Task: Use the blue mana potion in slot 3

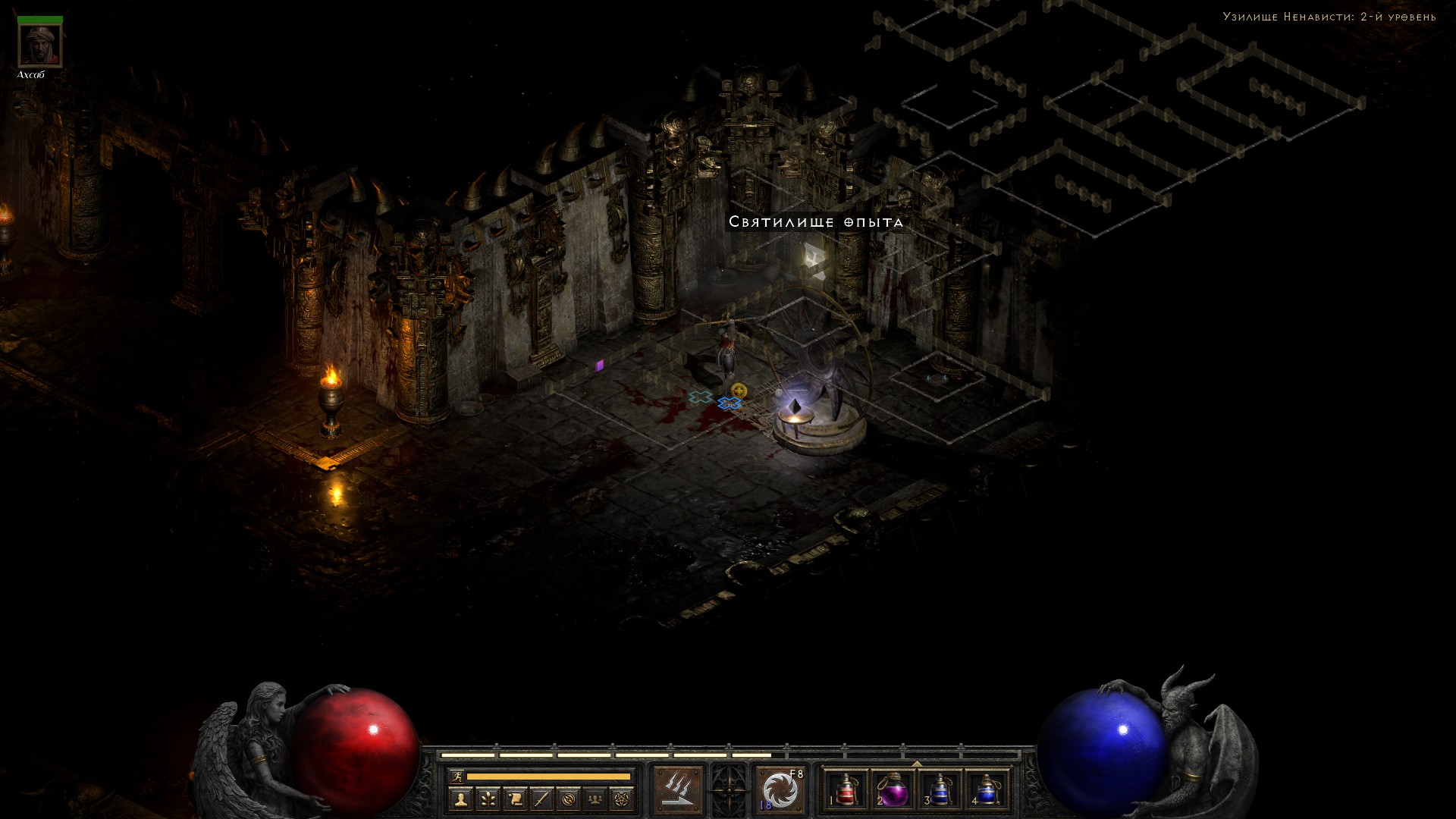Action: 940,791
